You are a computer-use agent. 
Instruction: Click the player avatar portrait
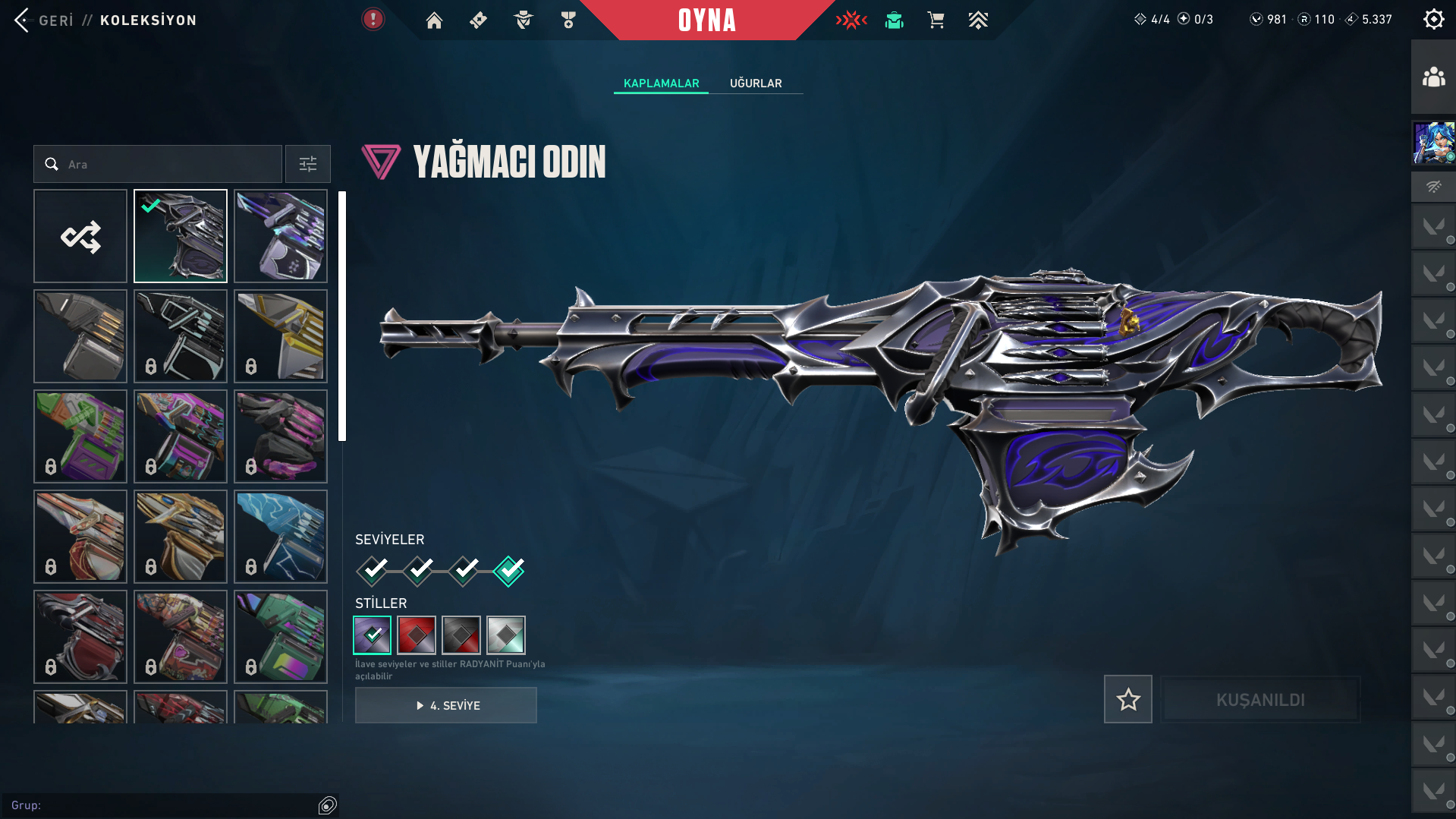pyautogui.click(x=1433, y=143)
